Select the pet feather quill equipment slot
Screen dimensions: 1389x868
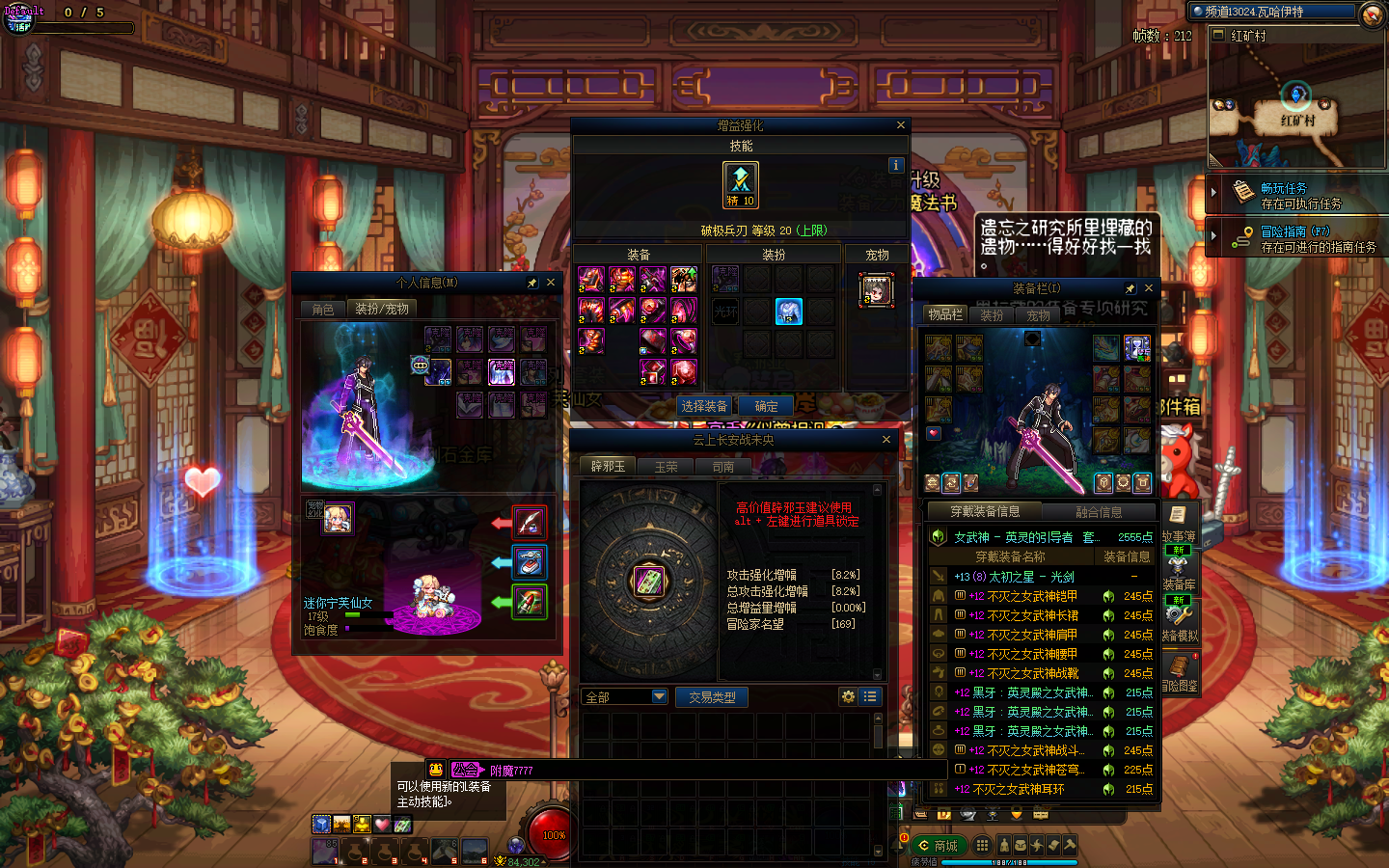(x=529, y=523)
